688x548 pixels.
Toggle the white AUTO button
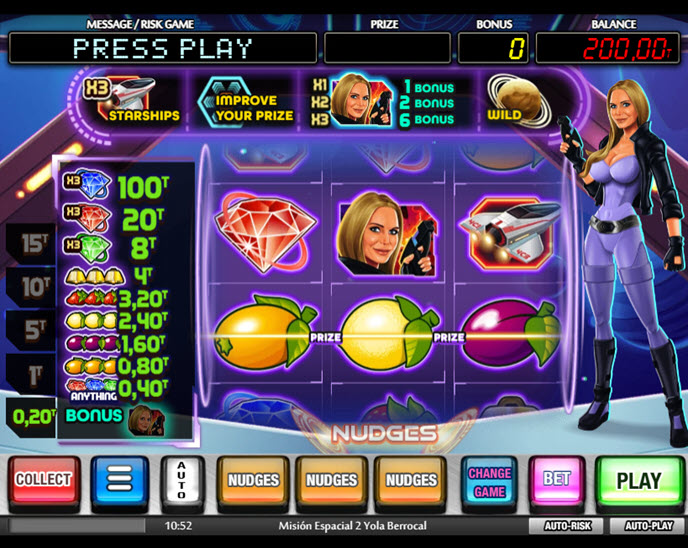tap(181, 481)
